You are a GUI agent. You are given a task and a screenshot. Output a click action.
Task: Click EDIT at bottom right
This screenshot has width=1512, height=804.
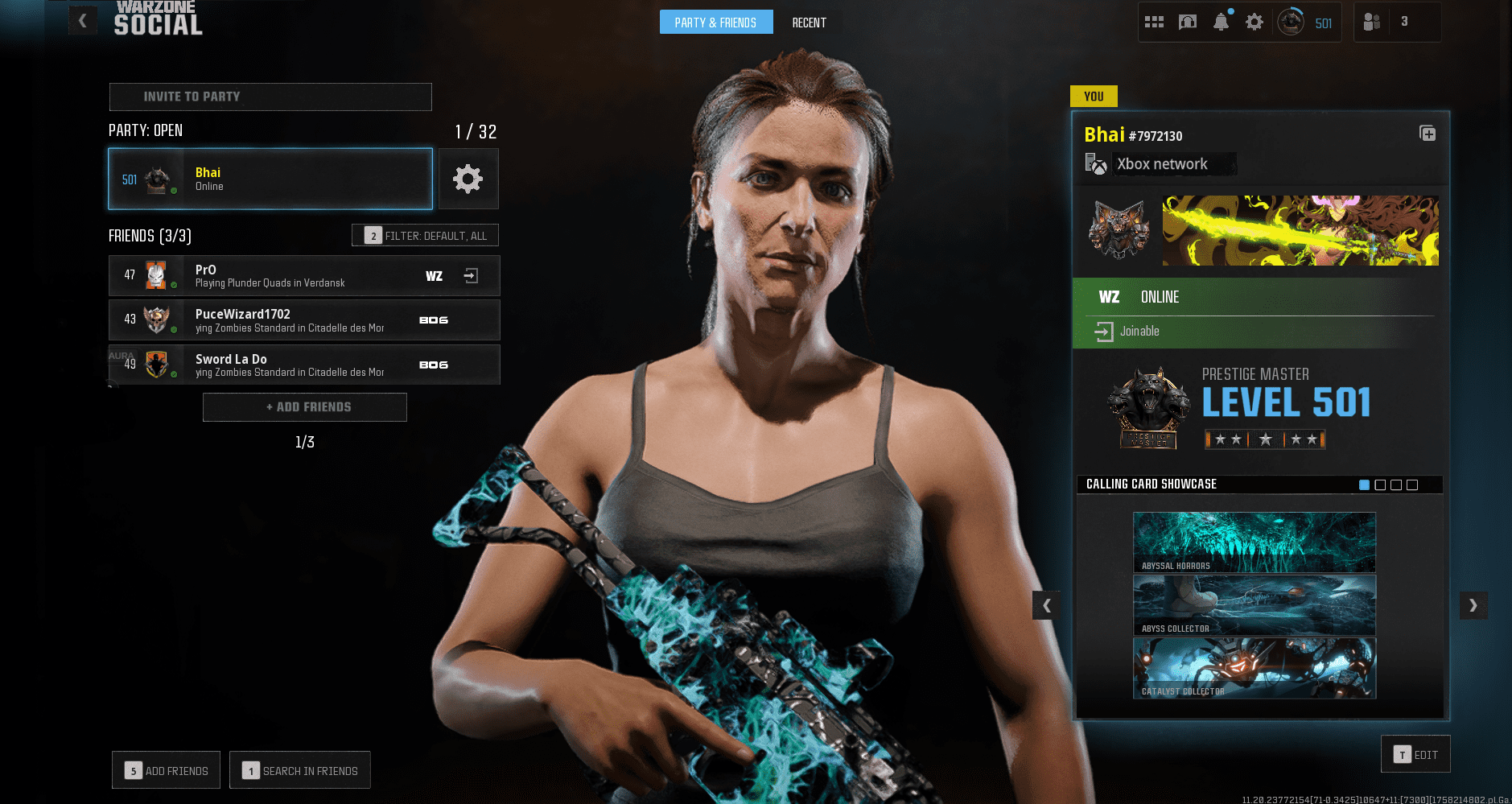point(1415,754)
